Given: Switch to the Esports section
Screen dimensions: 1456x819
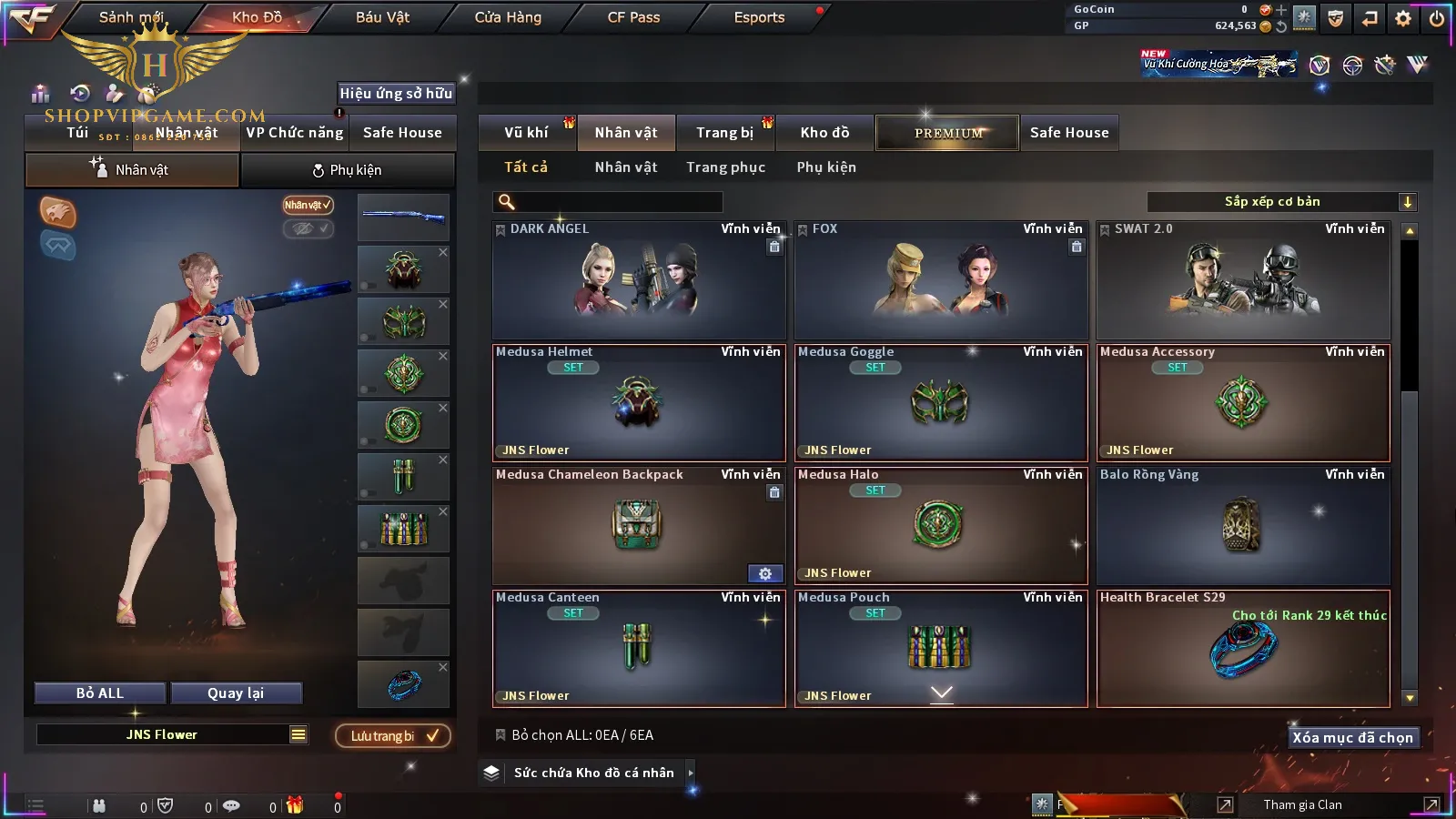Looking at the screenshot, I should point(759,17).
